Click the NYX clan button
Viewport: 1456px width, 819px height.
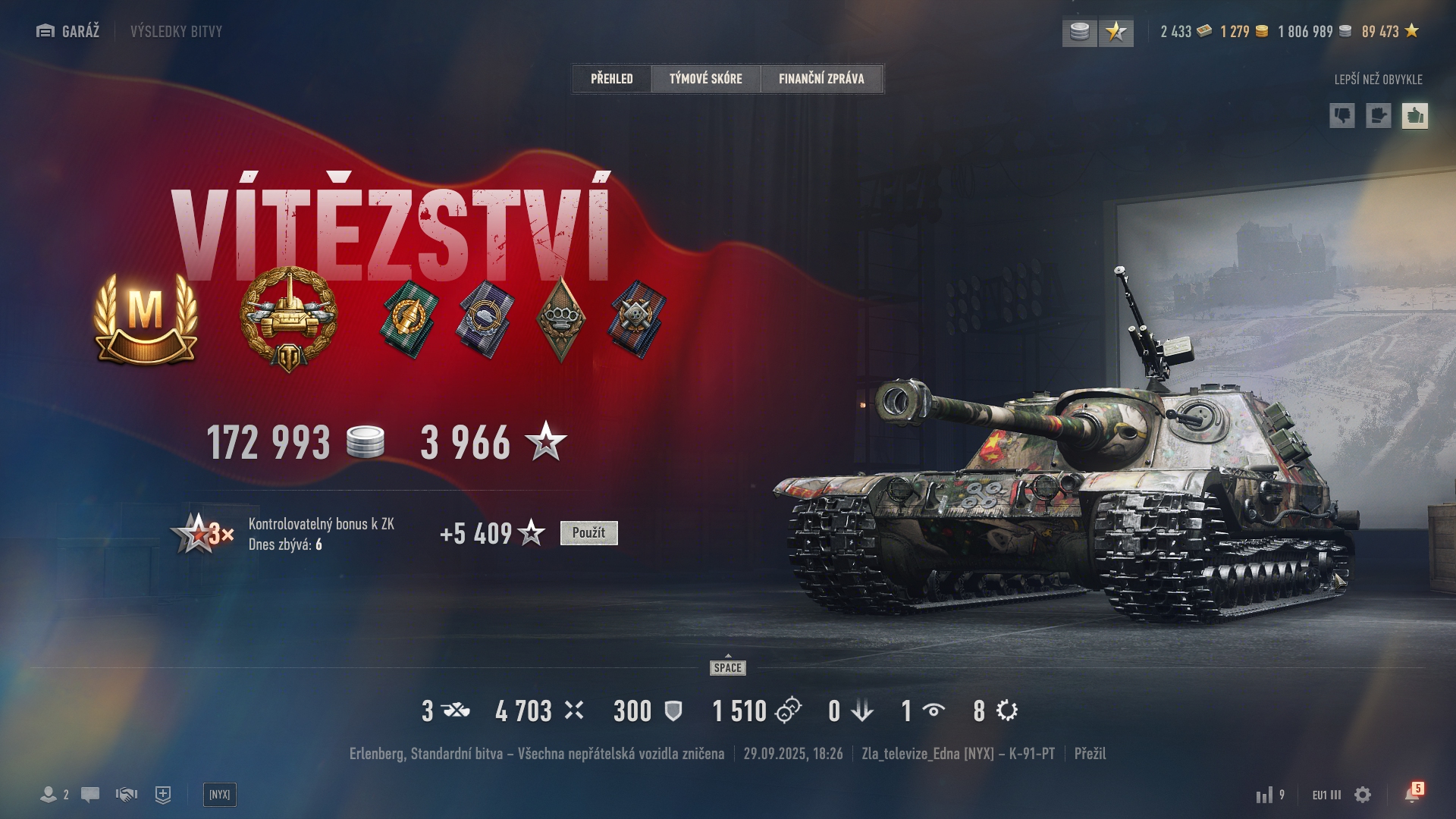220,795
